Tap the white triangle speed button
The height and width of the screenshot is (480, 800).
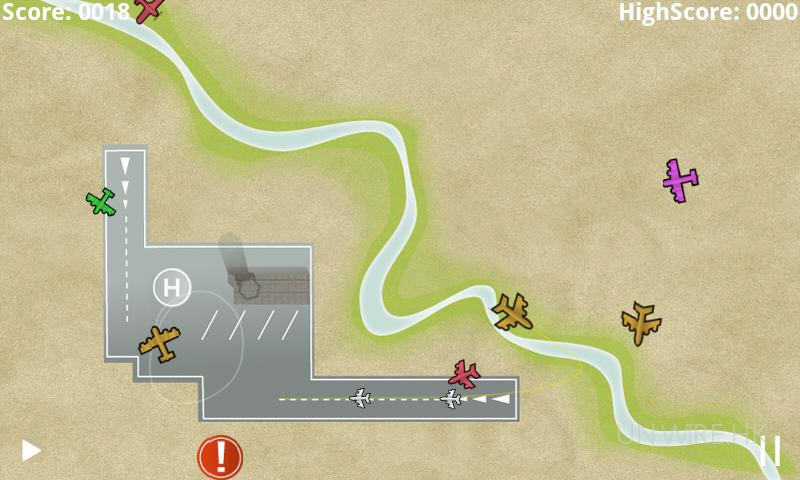click(x=31, y=450)
